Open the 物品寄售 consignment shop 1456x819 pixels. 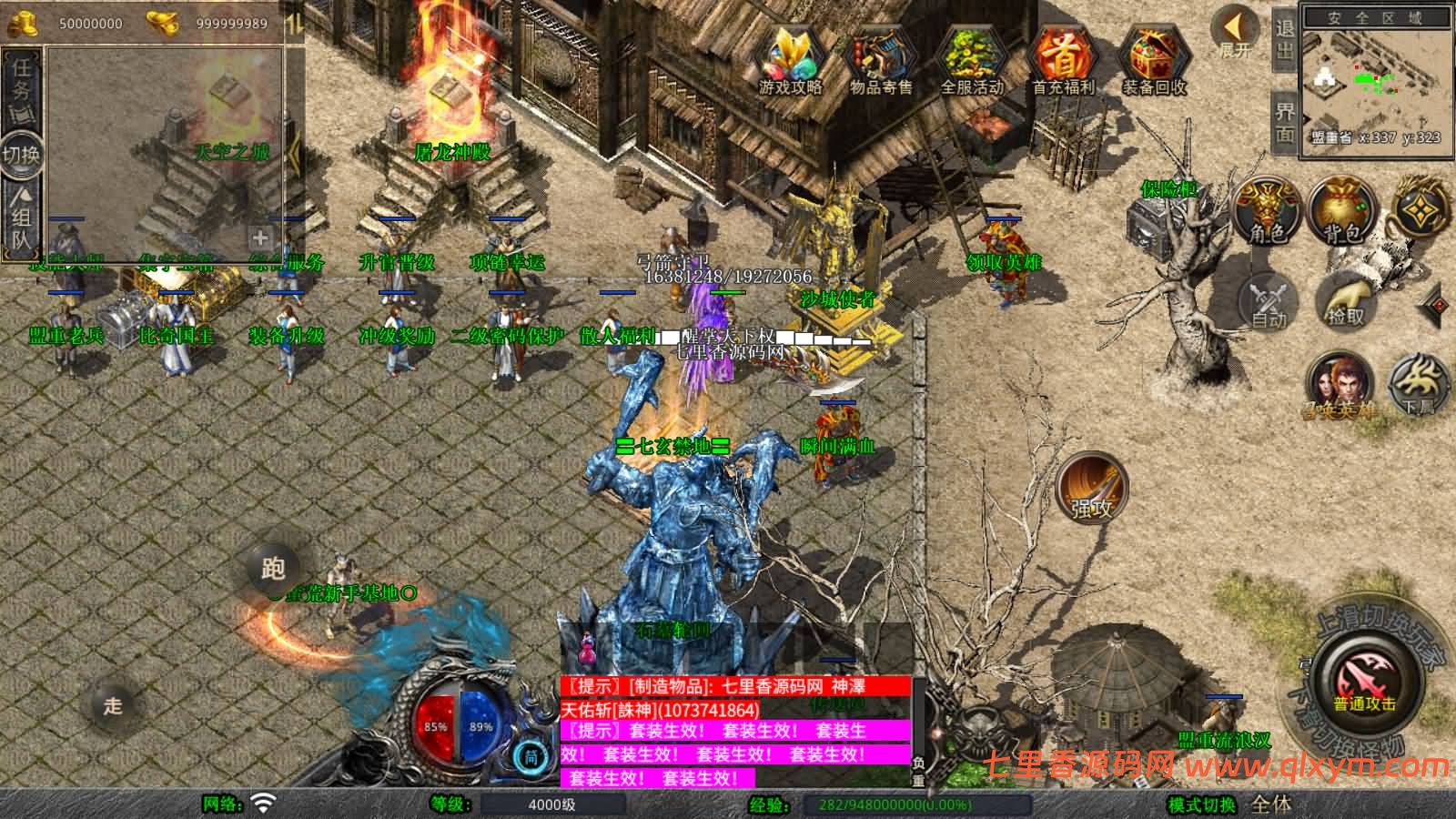(x=880, y=59)
